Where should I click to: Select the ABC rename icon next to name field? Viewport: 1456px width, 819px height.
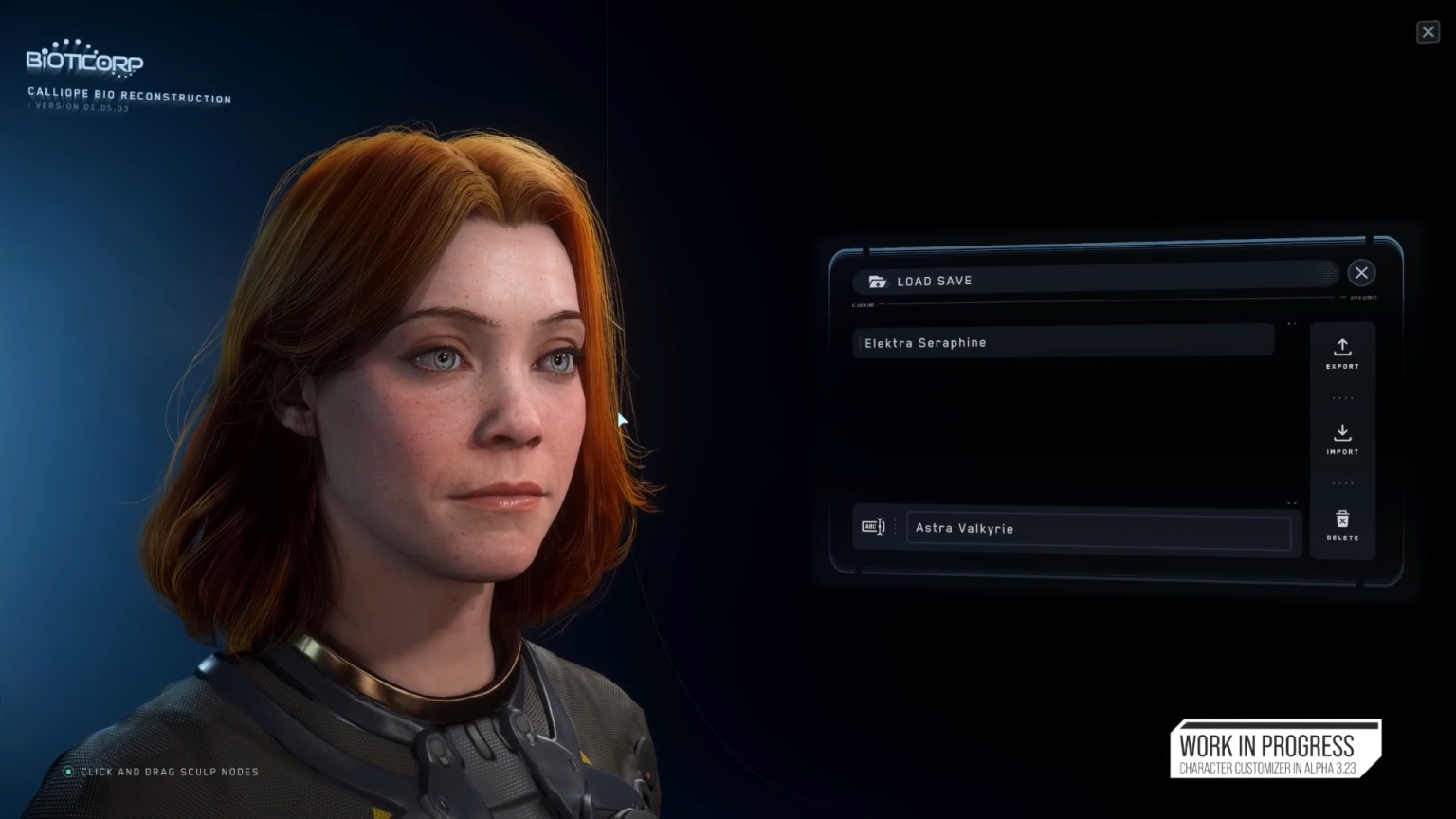tap(873, 527)
